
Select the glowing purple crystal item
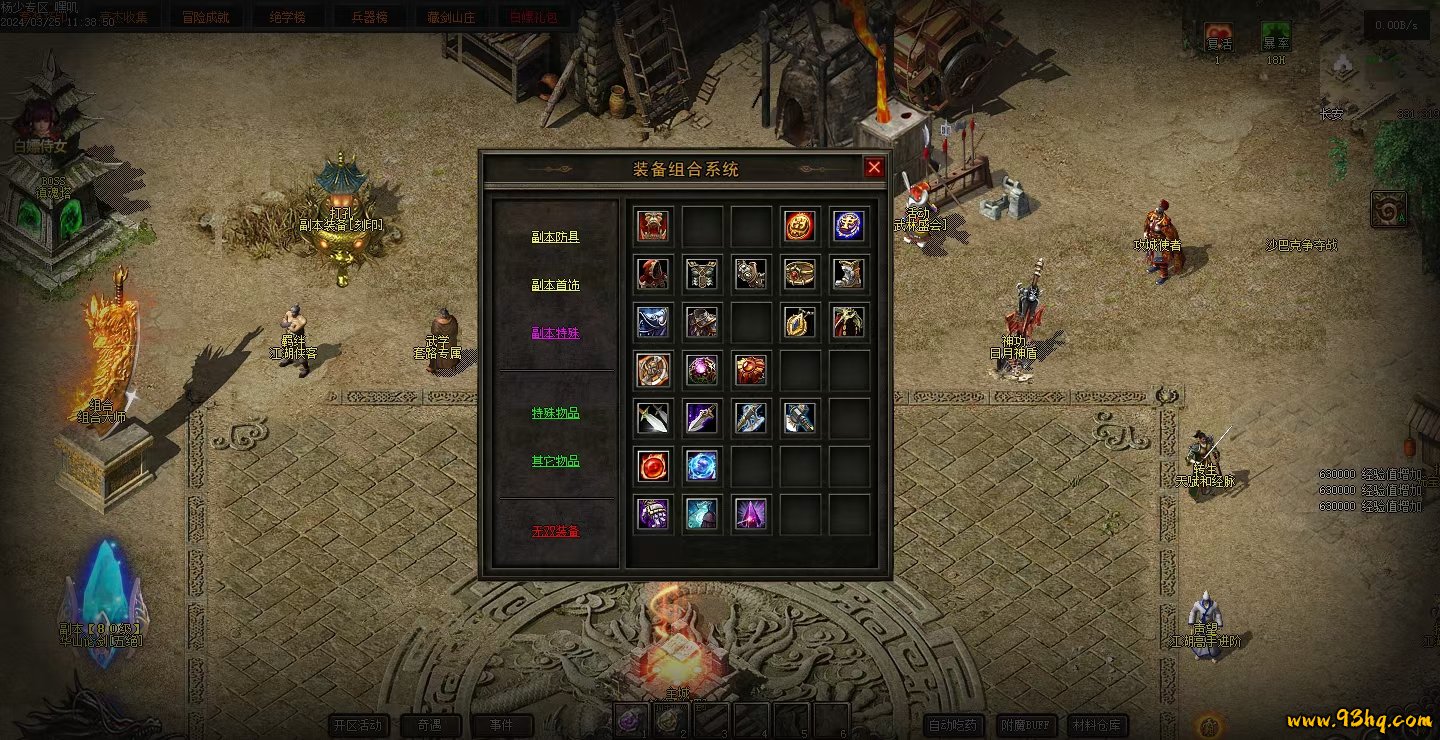[751, 514]
